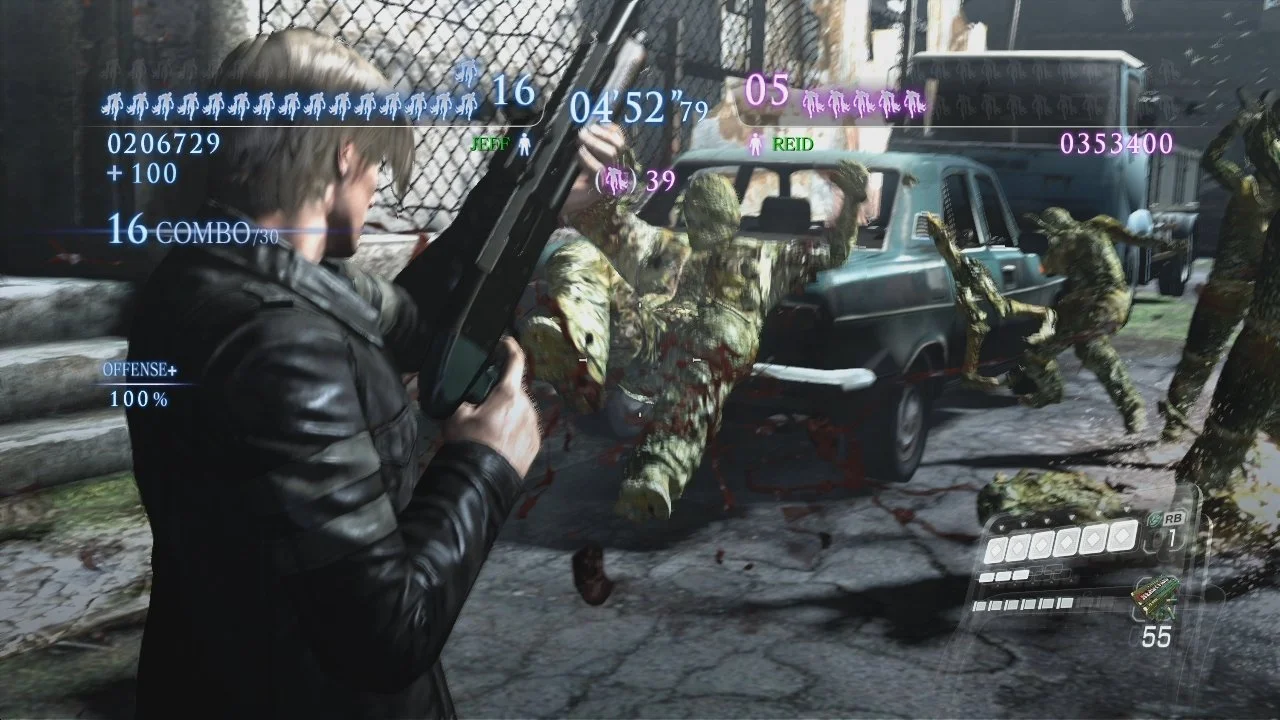The height and width of the screenshot is (720, 1280).
Task: Click the +100 score popup
Action: 140,173
